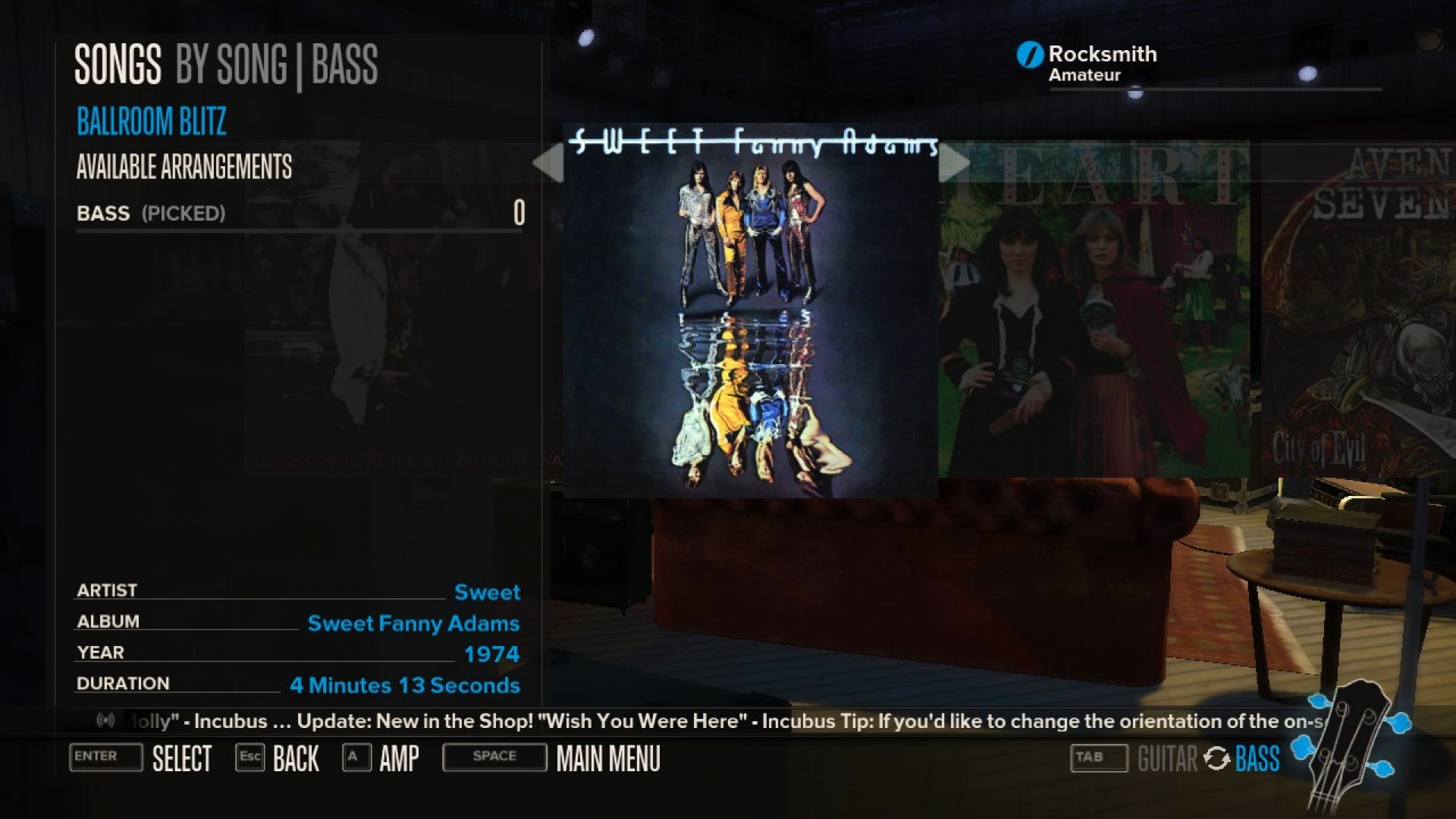Click the artist name Sweet
Screen dimensions: 1456x819
(x=488, y=593)
